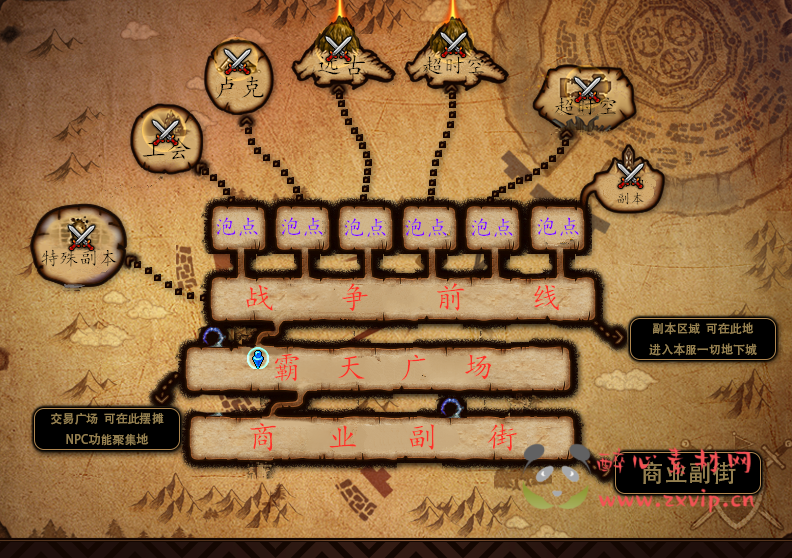Image resolution: width=792 pixels, height=558 pixels.
Task: Select the 工会 map node
Action: click(x=166, y=138)
